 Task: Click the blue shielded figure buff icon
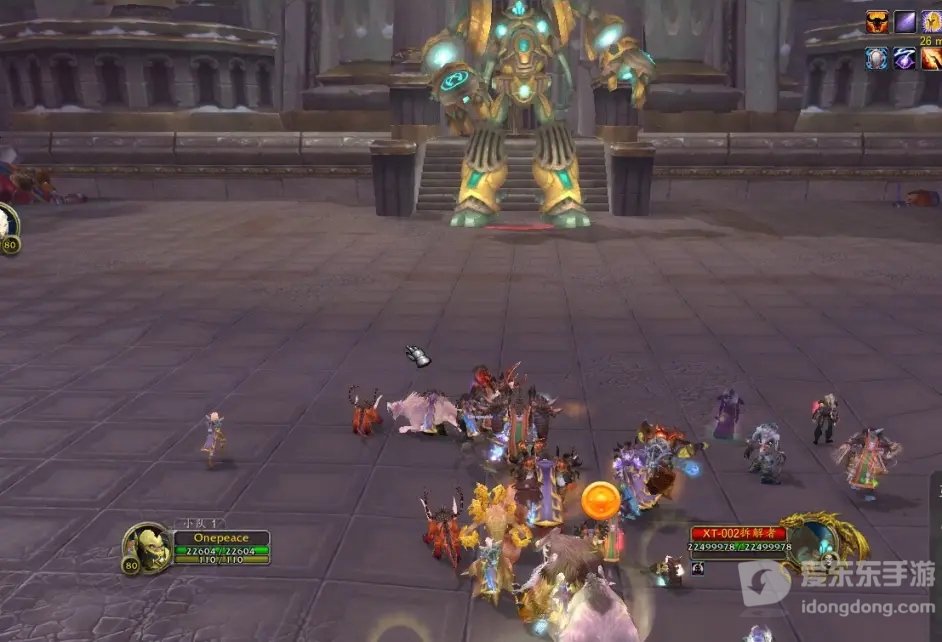click(877, 58)
